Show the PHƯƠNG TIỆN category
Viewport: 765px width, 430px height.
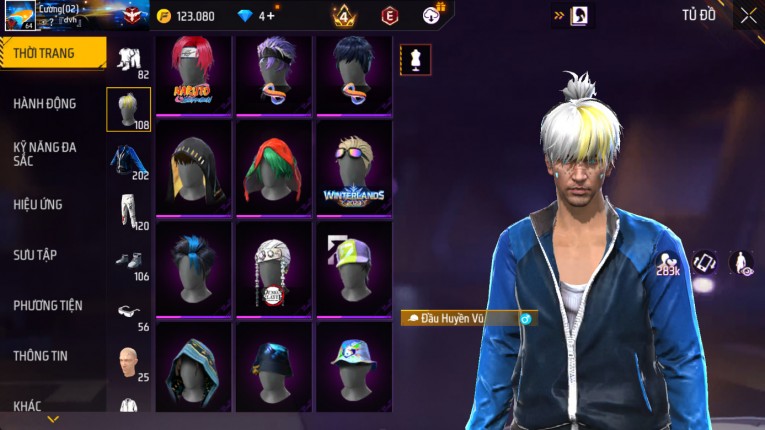coord(48,305)
